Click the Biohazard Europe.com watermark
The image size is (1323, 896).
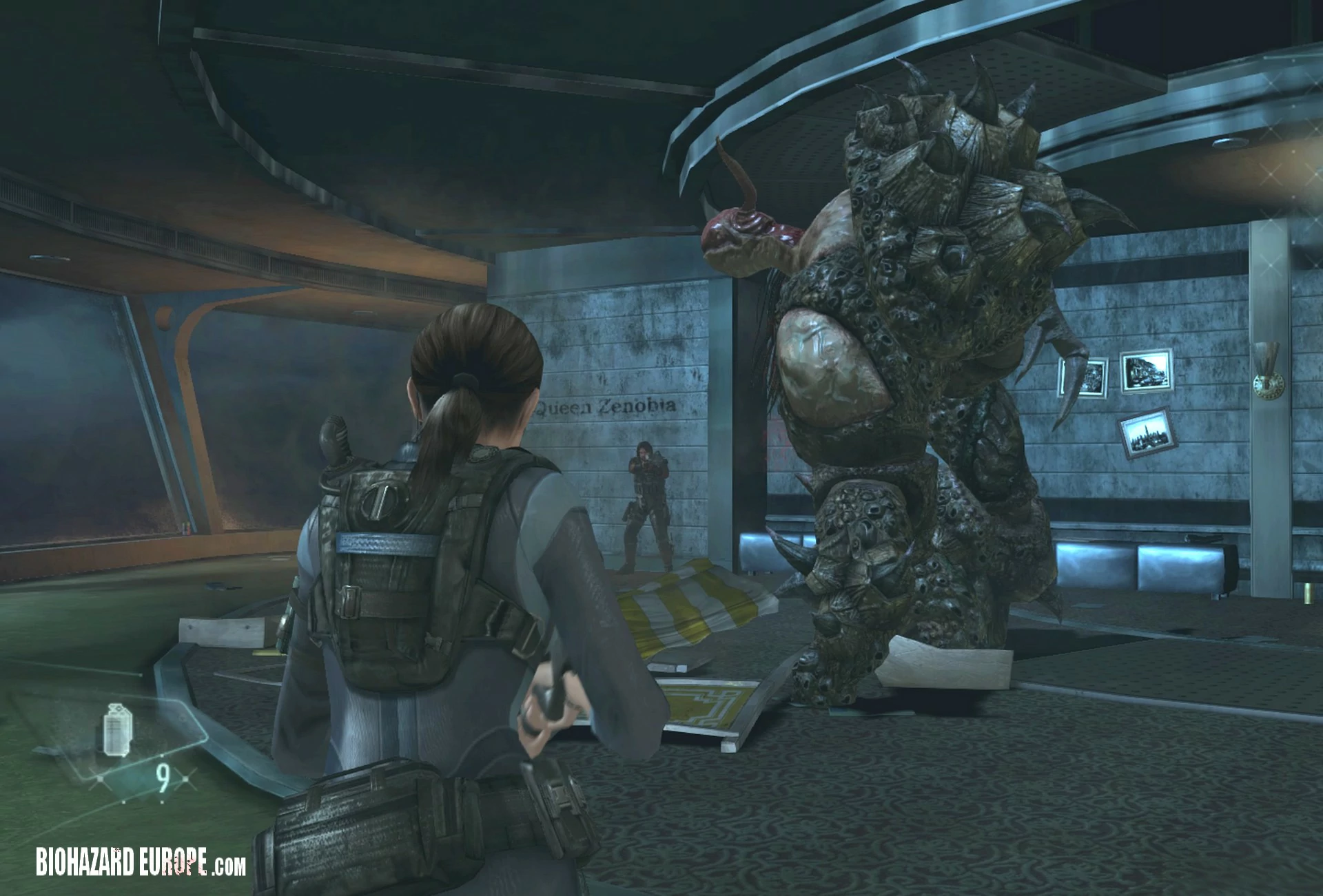(x=141, y=861)
